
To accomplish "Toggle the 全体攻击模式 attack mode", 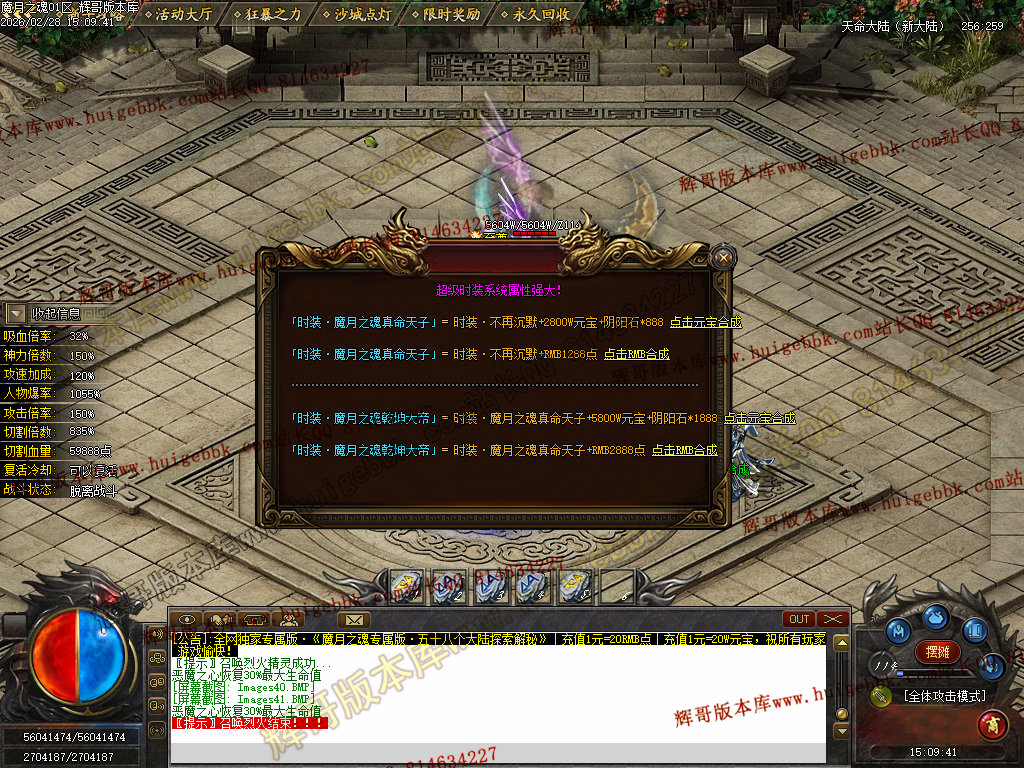I will (x=943, y=696).
